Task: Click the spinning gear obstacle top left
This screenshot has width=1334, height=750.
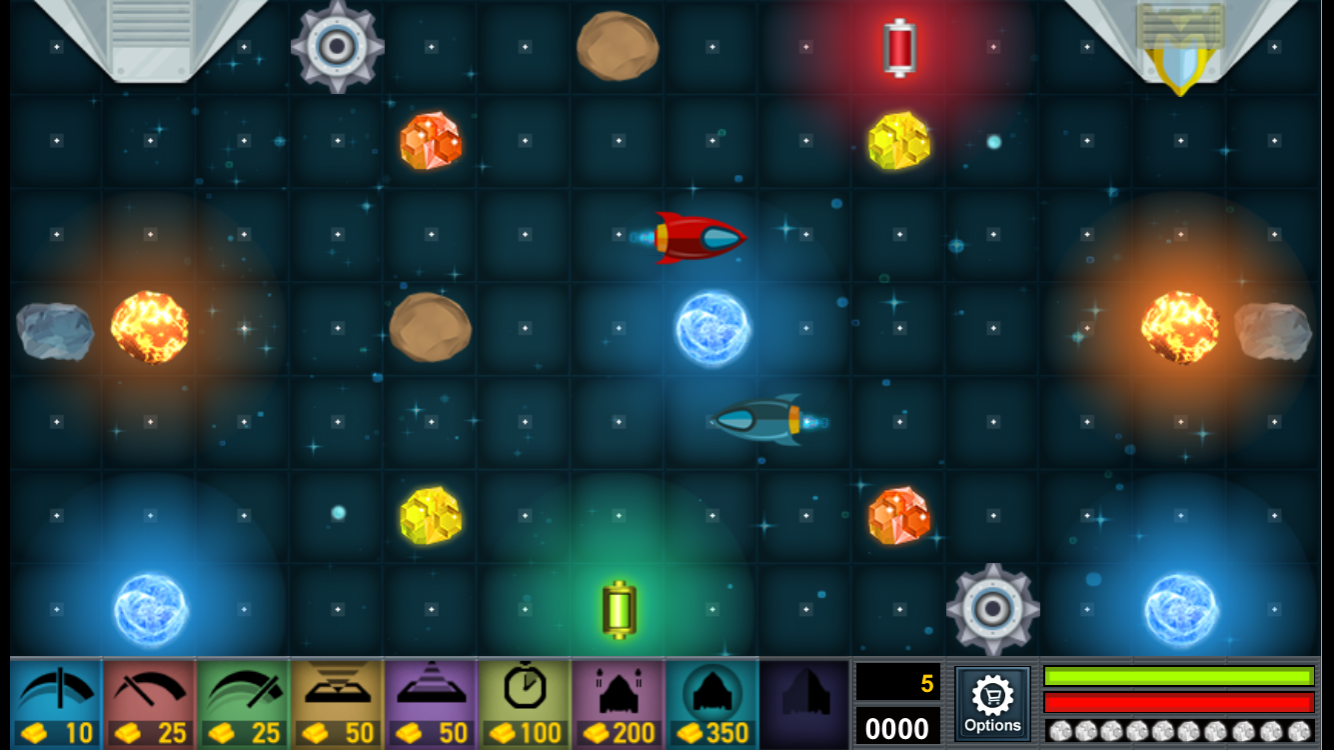Action: [x=338, y=45]
